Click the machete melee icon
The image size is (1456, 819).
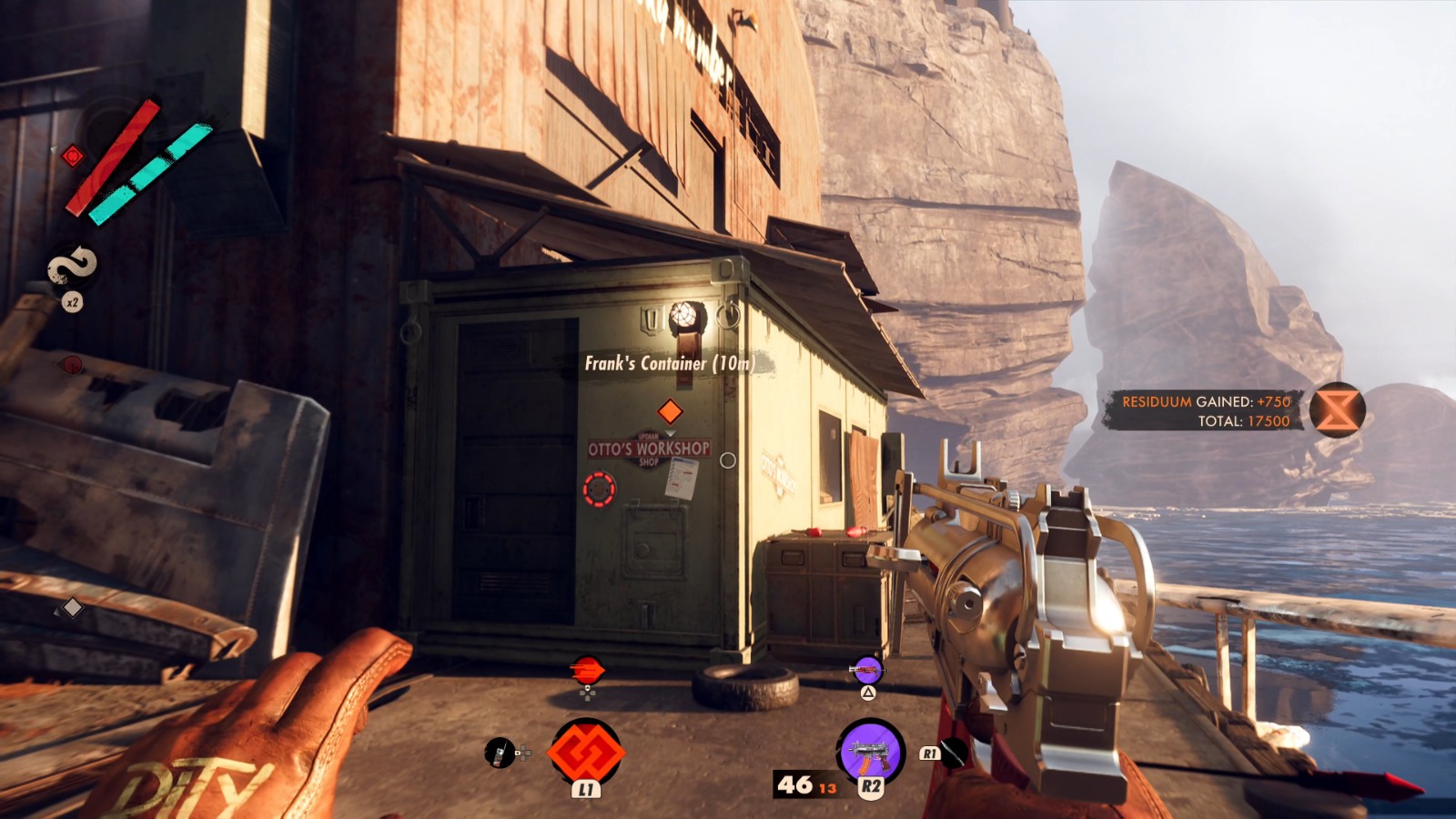coord(954,753)
